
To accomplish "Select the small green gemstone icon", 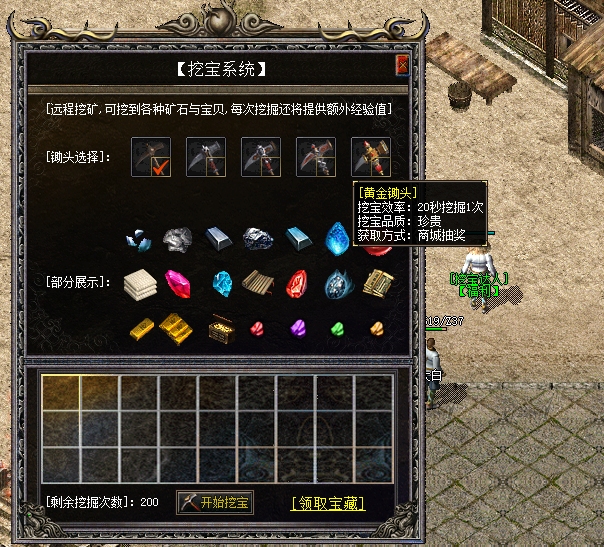I will pyautogui.click(x=336, y=327).
